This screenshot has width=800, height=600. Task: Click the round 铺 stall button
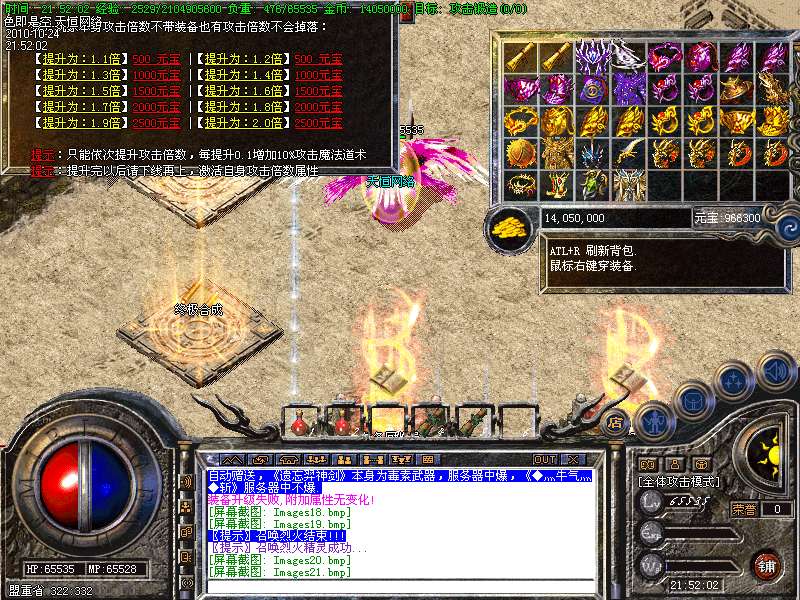pos(767,566)
